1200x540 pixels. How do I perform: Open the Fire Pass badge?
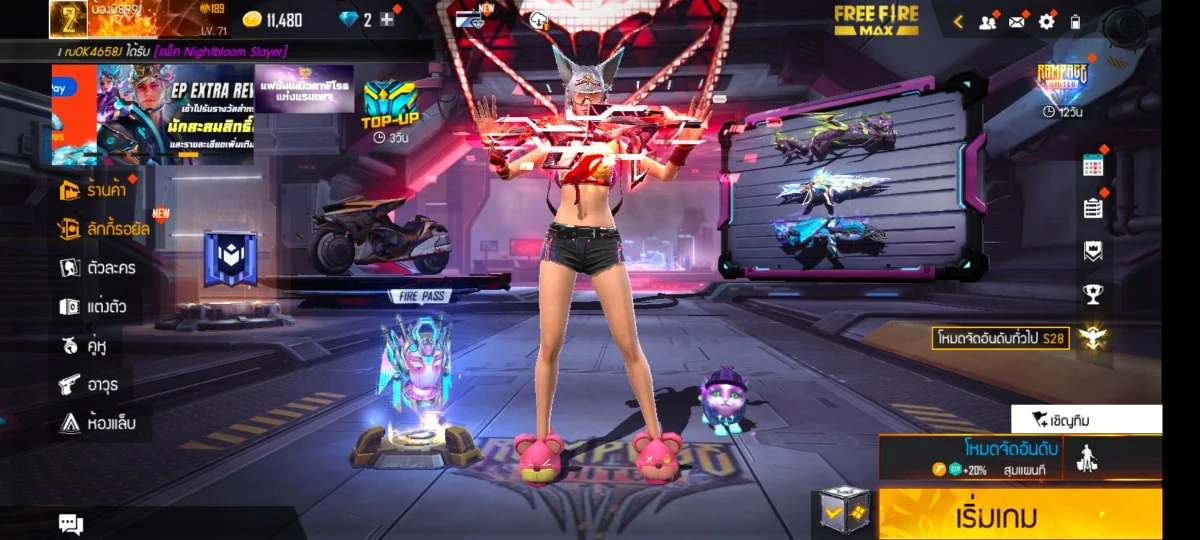[231, 259]
